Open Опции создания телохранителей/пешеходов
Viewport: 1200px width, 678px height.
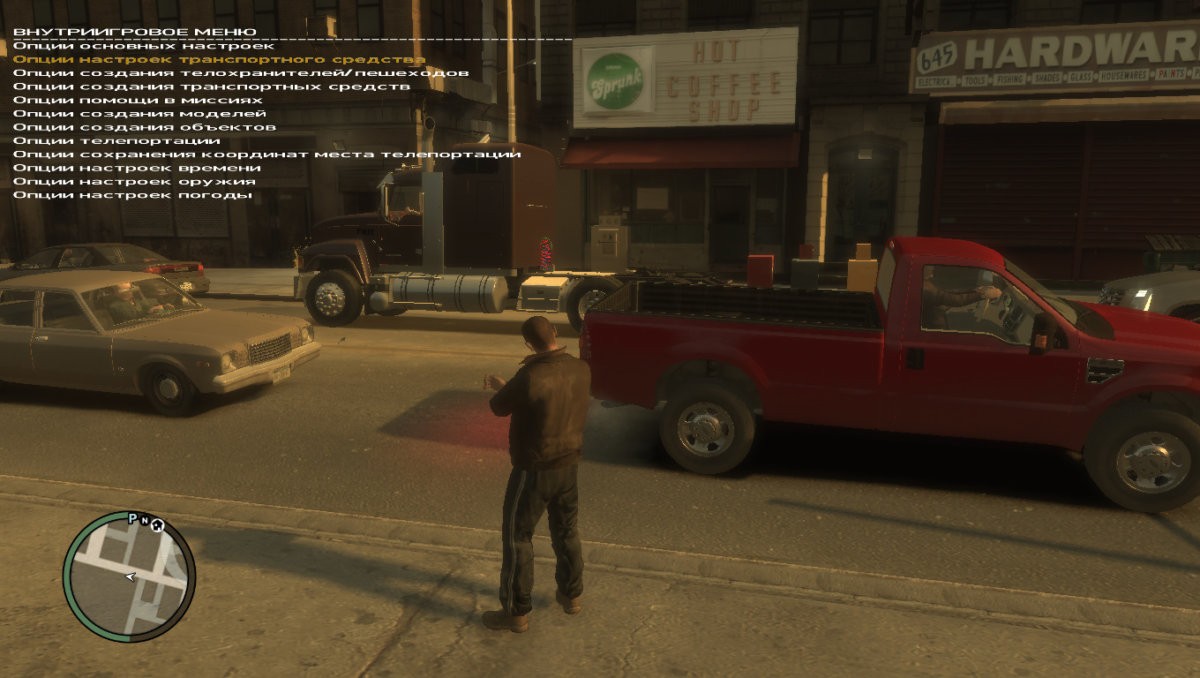[x=240, y=73]
